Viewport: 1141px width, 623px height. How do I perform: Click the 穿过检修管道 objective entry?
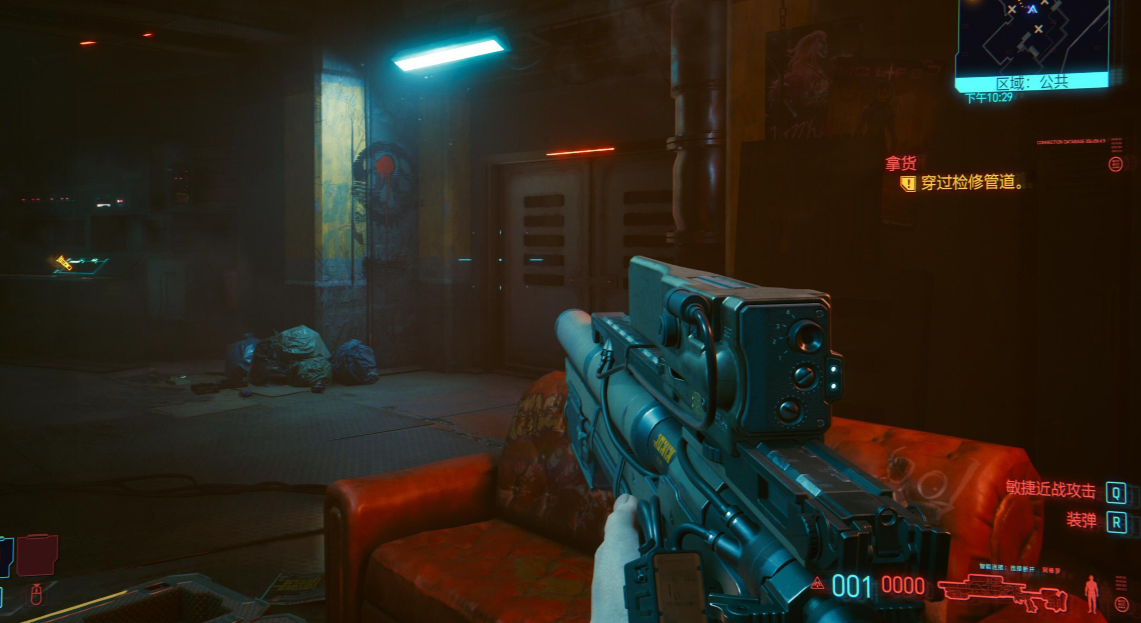coord(971,183)
